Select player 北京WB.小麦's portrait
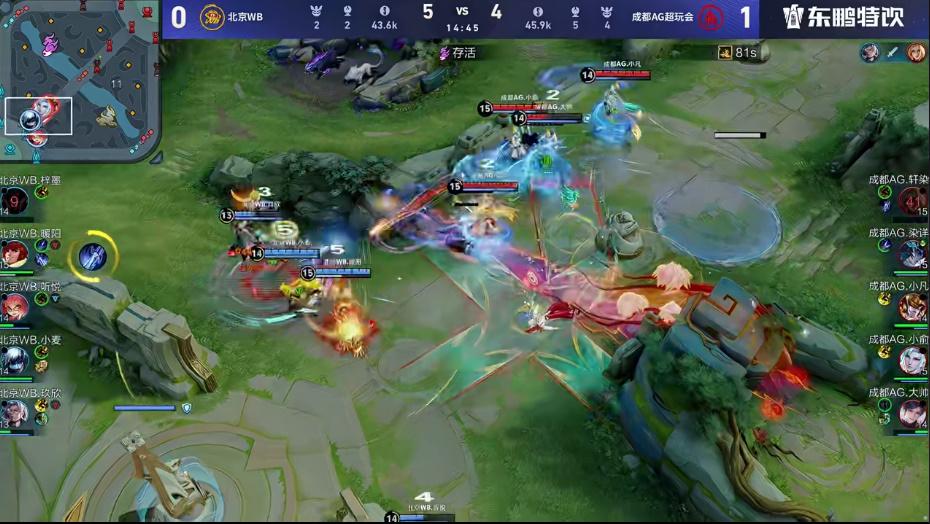Image resolution: width=930 pixels, height=524 pixels. pos(15,360)
